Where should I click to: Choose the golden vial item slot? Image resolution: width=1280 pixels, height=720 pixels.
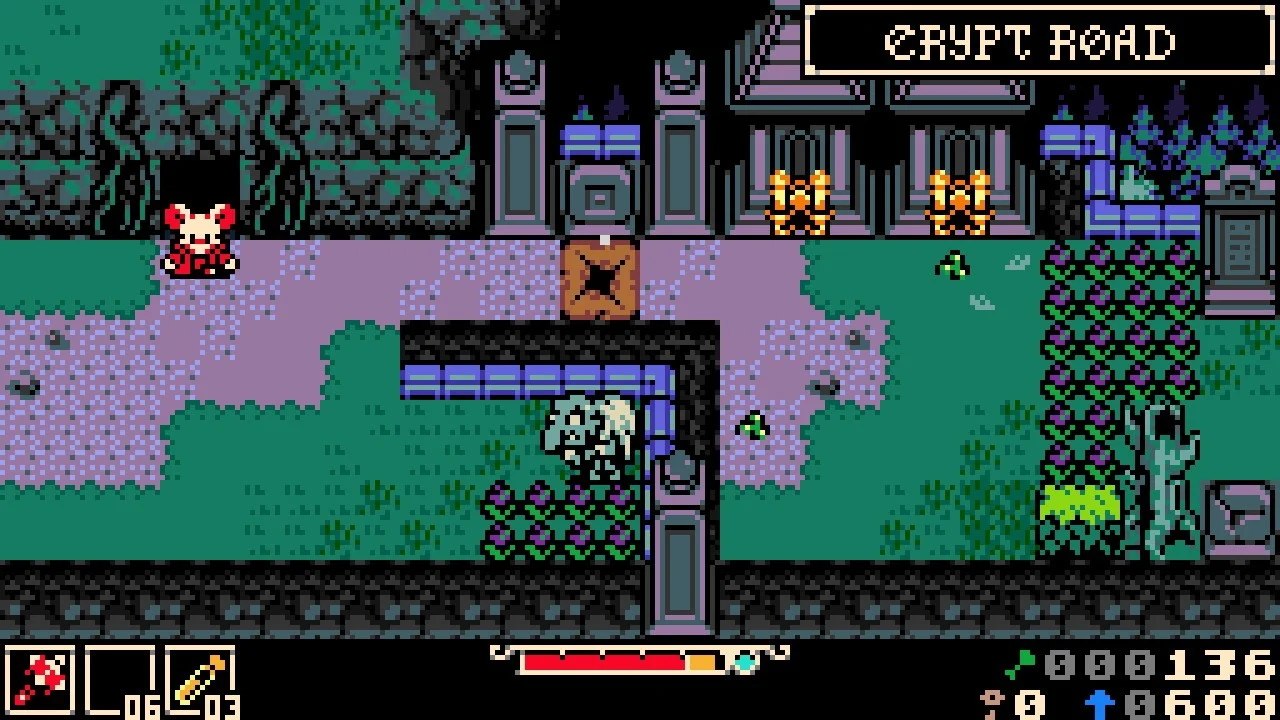(x=199, y=681)
